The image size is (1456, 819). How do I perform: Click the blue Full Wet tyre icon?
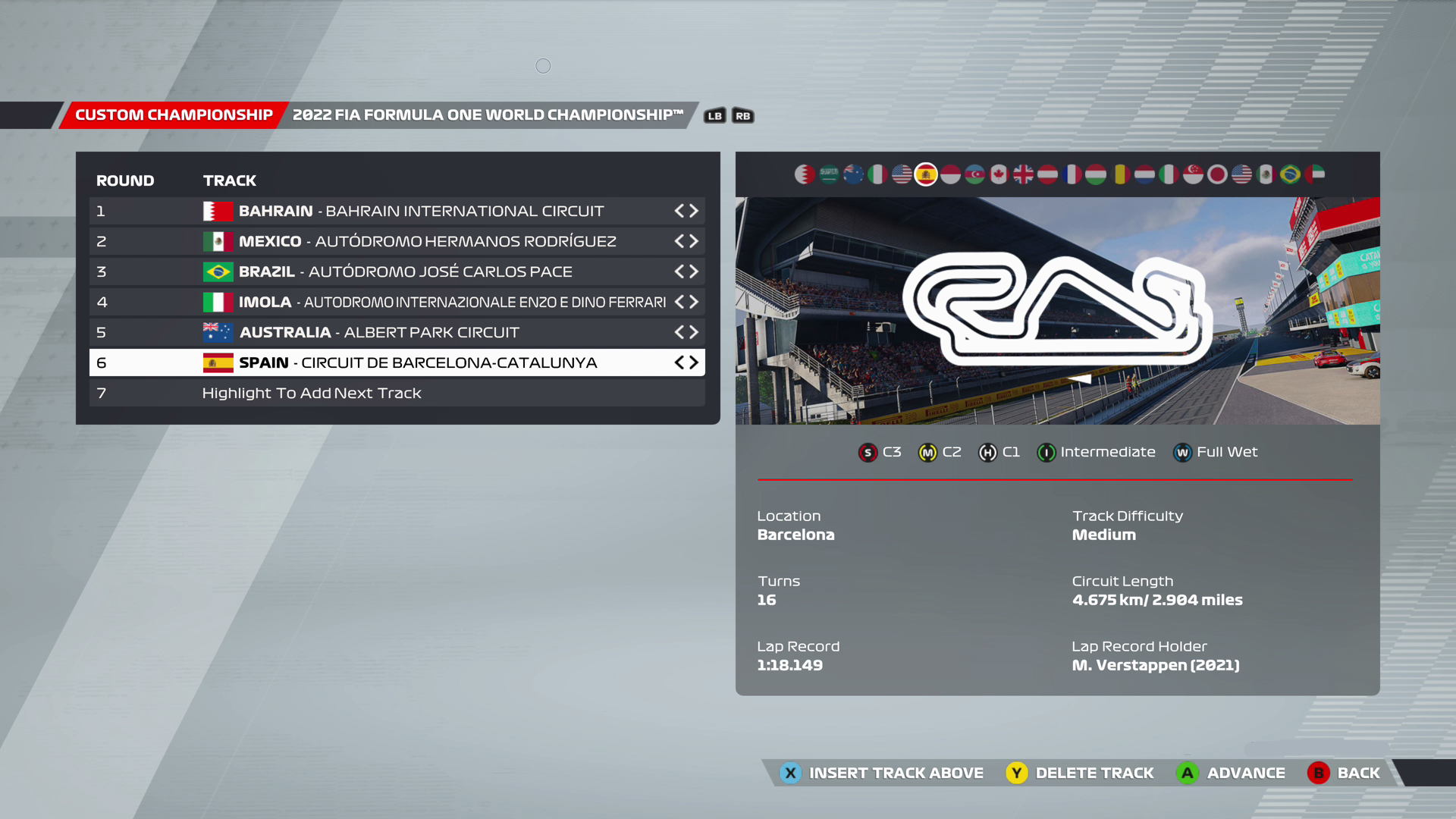click(1182, 452)
